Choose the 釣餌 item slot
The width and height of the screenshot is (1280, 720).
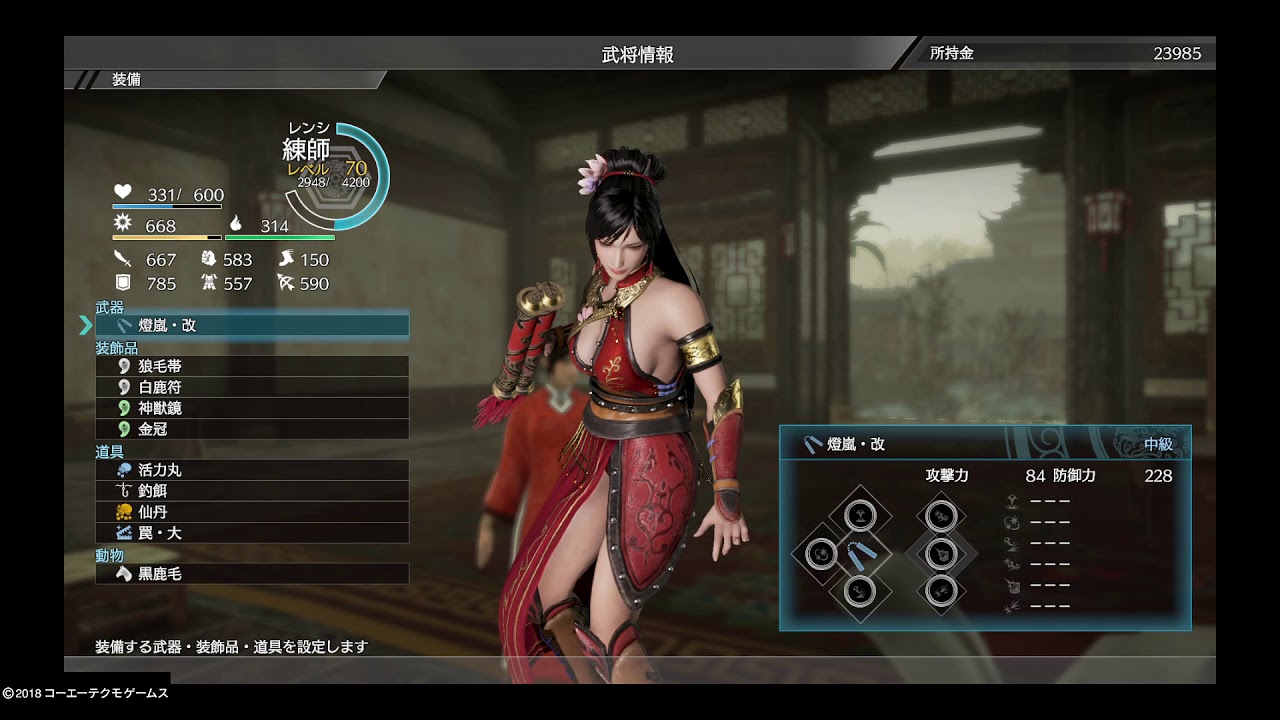point(252,491)
